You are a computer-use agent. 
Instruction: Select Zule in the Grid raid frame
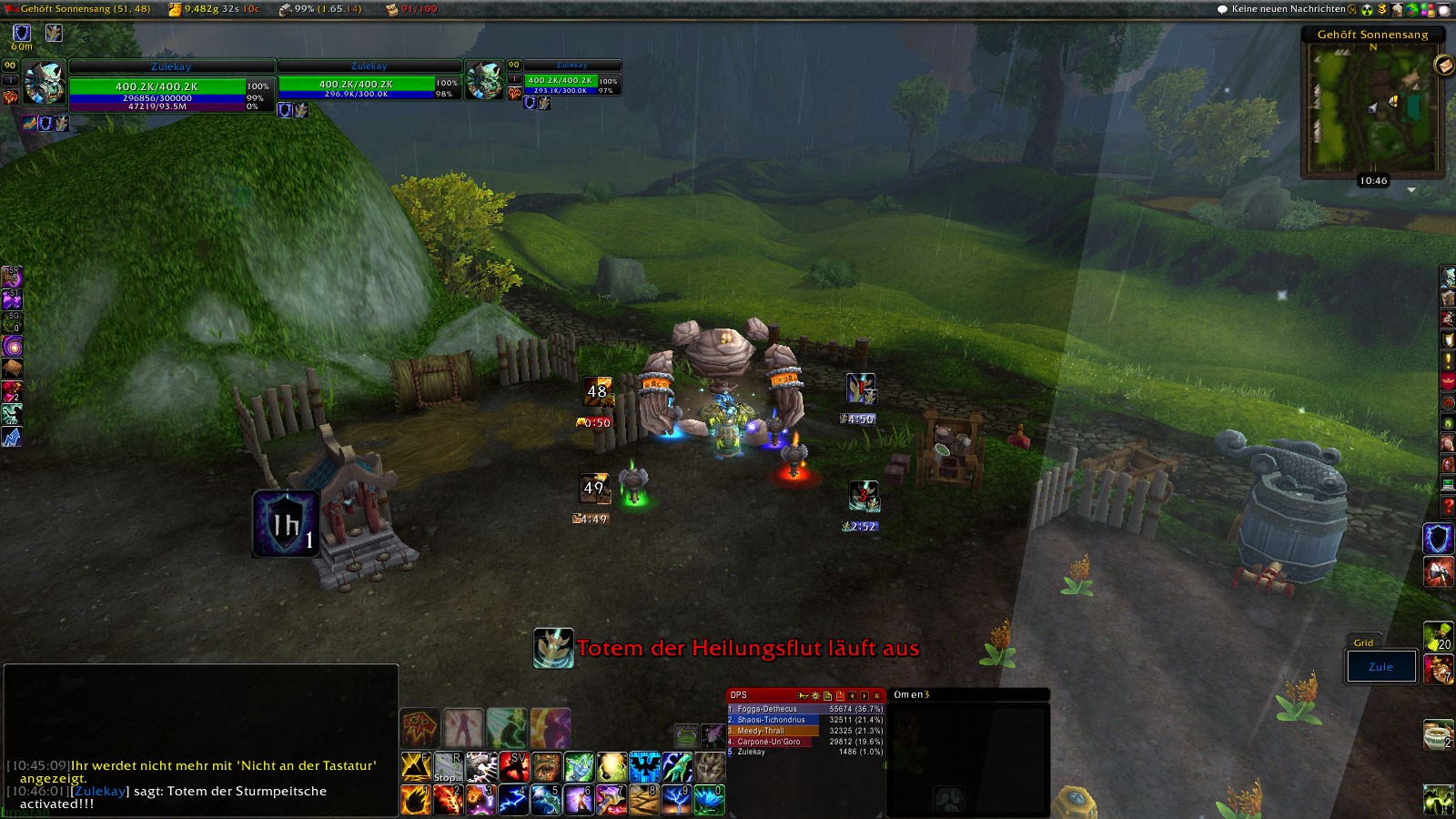[1380, 667]
